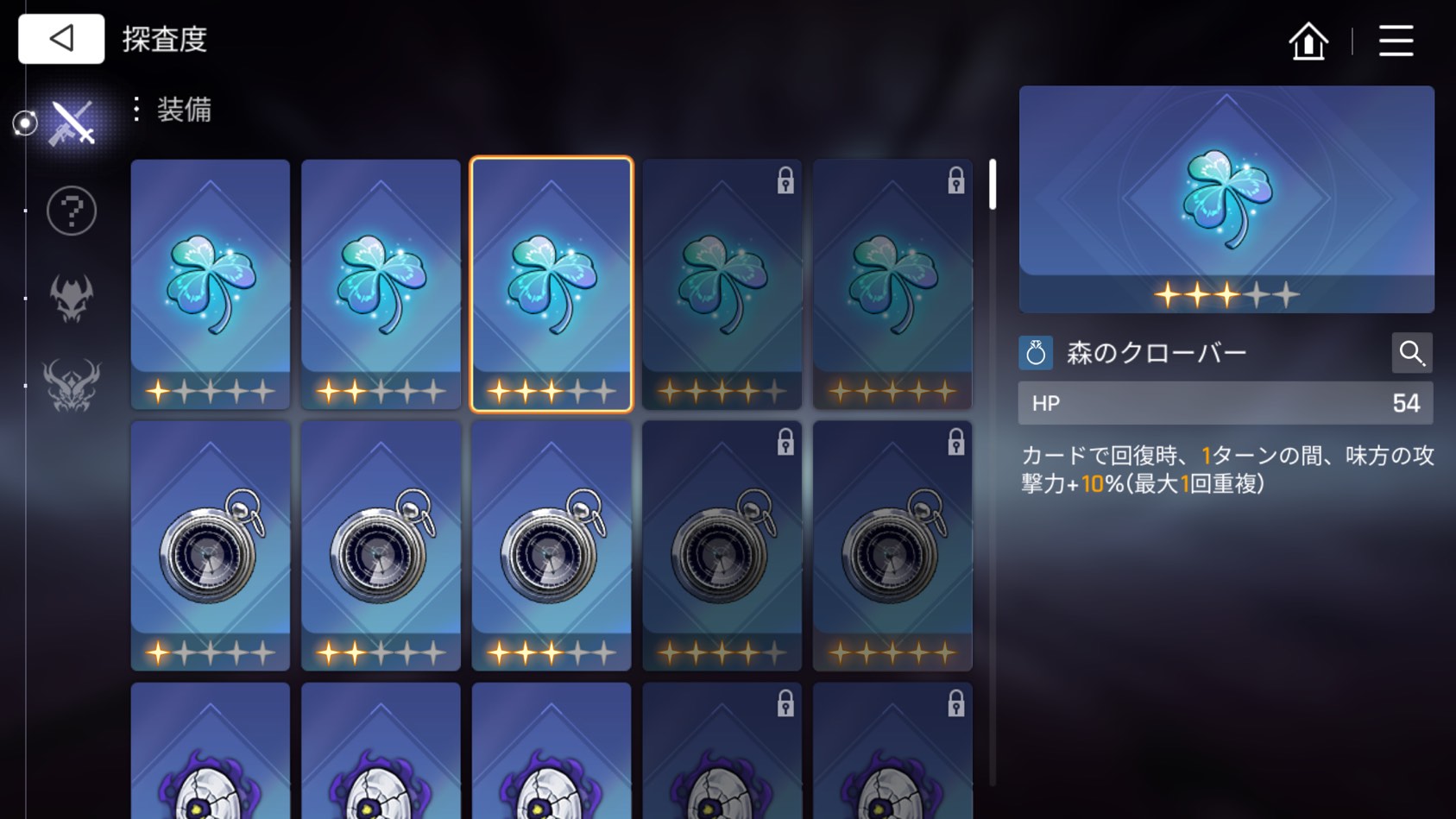Select the three-star pocket watch card
This screenshot has width=1456, height=819.
coord(552,545)
